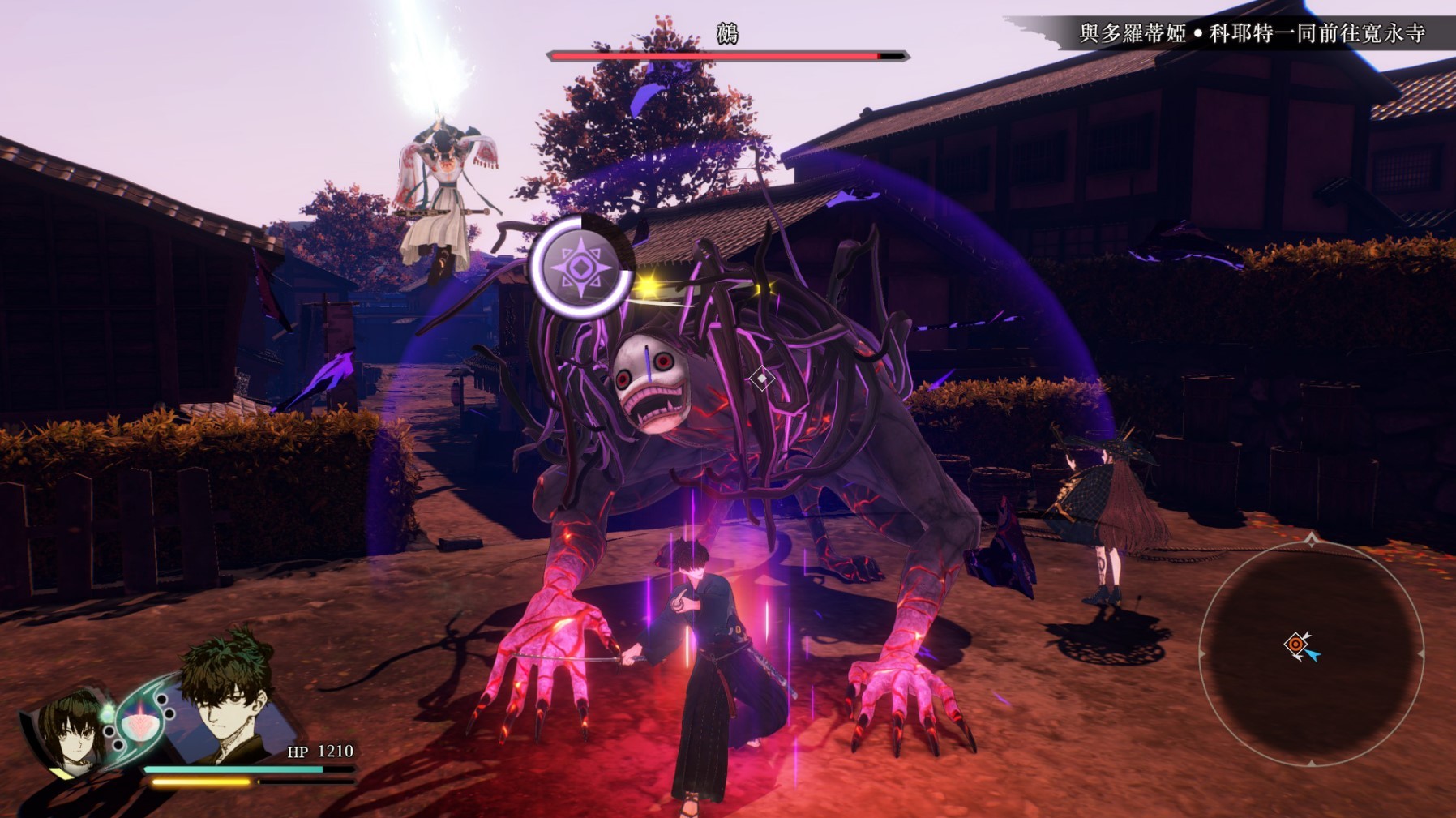The width and height of the screenshot is (1456, 818).
Task: Select the red enemy marker on the minimap
Action: click(x=1295, y=643)
